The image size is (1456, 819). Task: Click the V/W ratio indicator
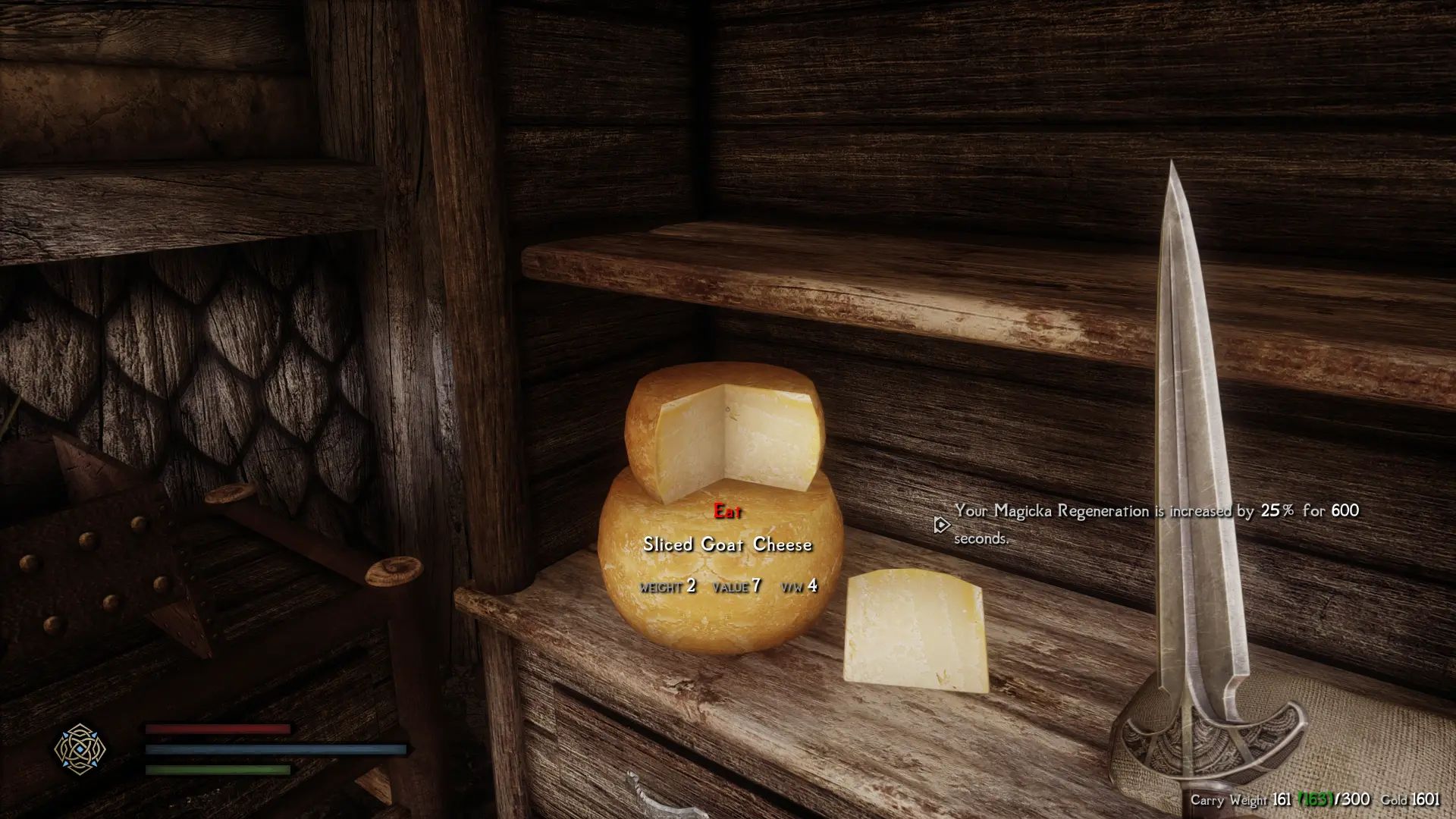[x=793, y=585]
